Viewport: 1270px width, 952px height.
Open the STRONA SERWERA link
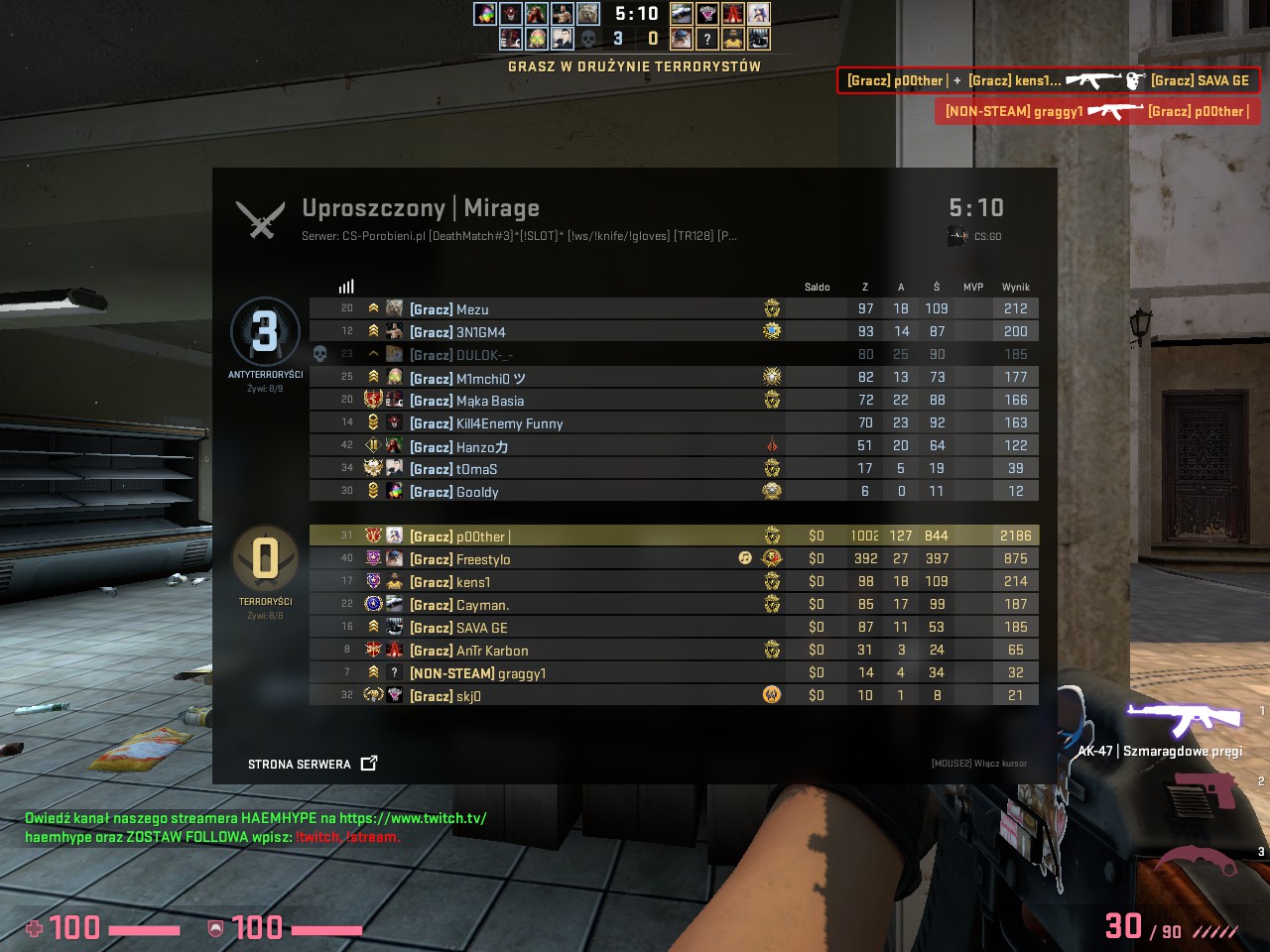click(312, 764)
